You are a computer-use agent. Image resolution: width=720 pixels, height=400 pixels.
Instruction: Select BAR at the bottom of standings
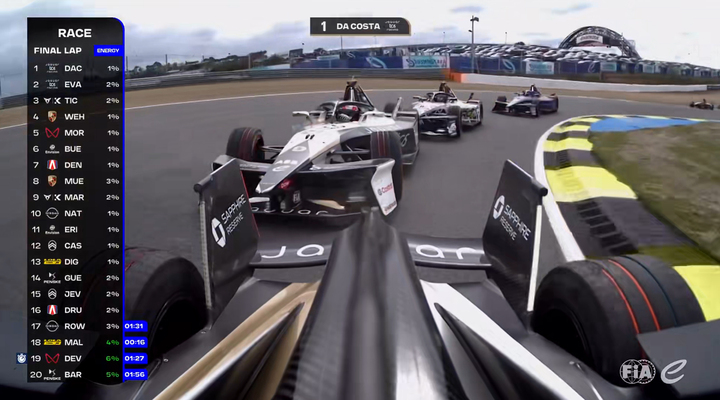pyautogui.click(x=76, y=374)
